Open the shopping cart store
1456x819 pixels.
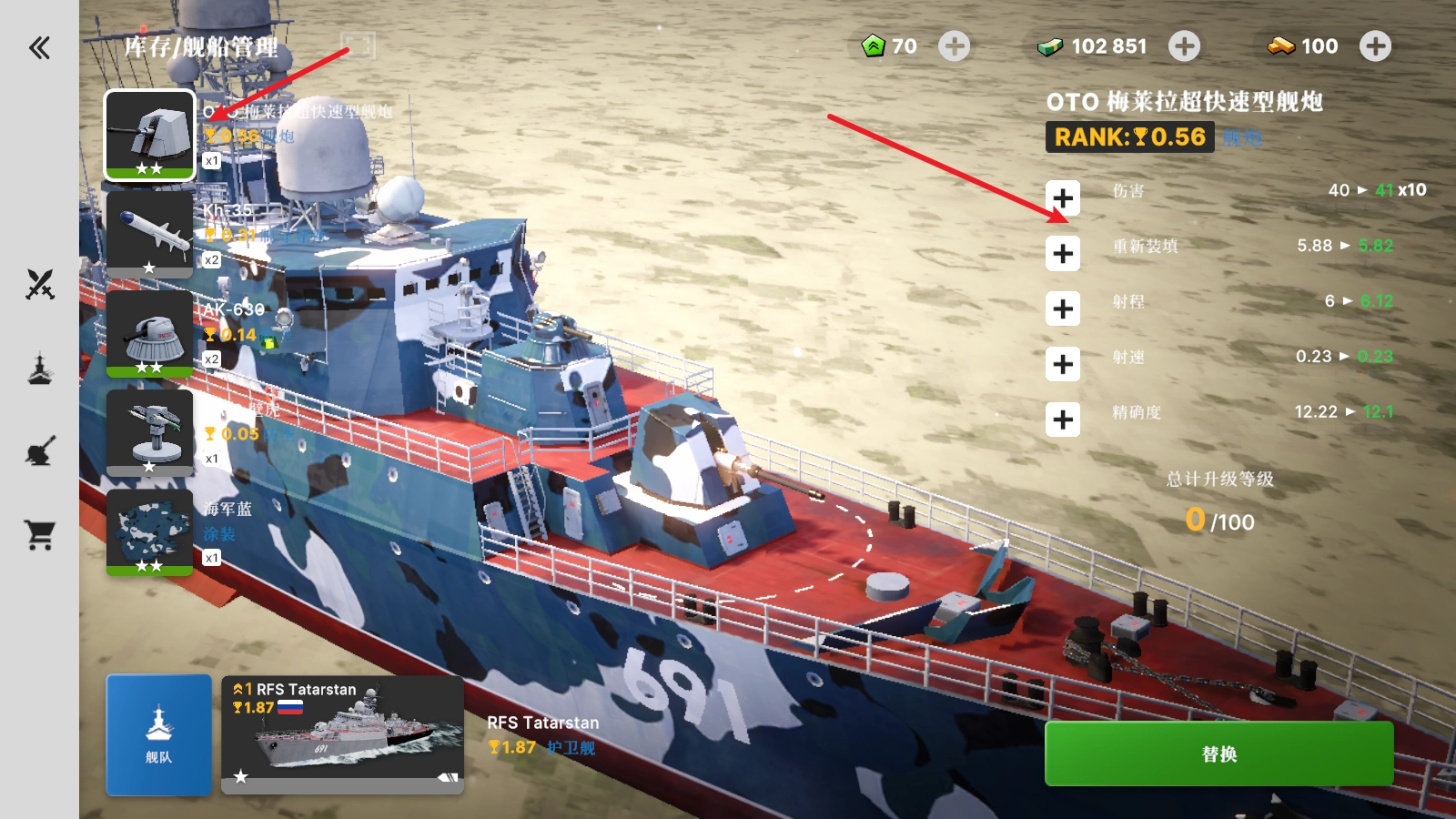39,534
